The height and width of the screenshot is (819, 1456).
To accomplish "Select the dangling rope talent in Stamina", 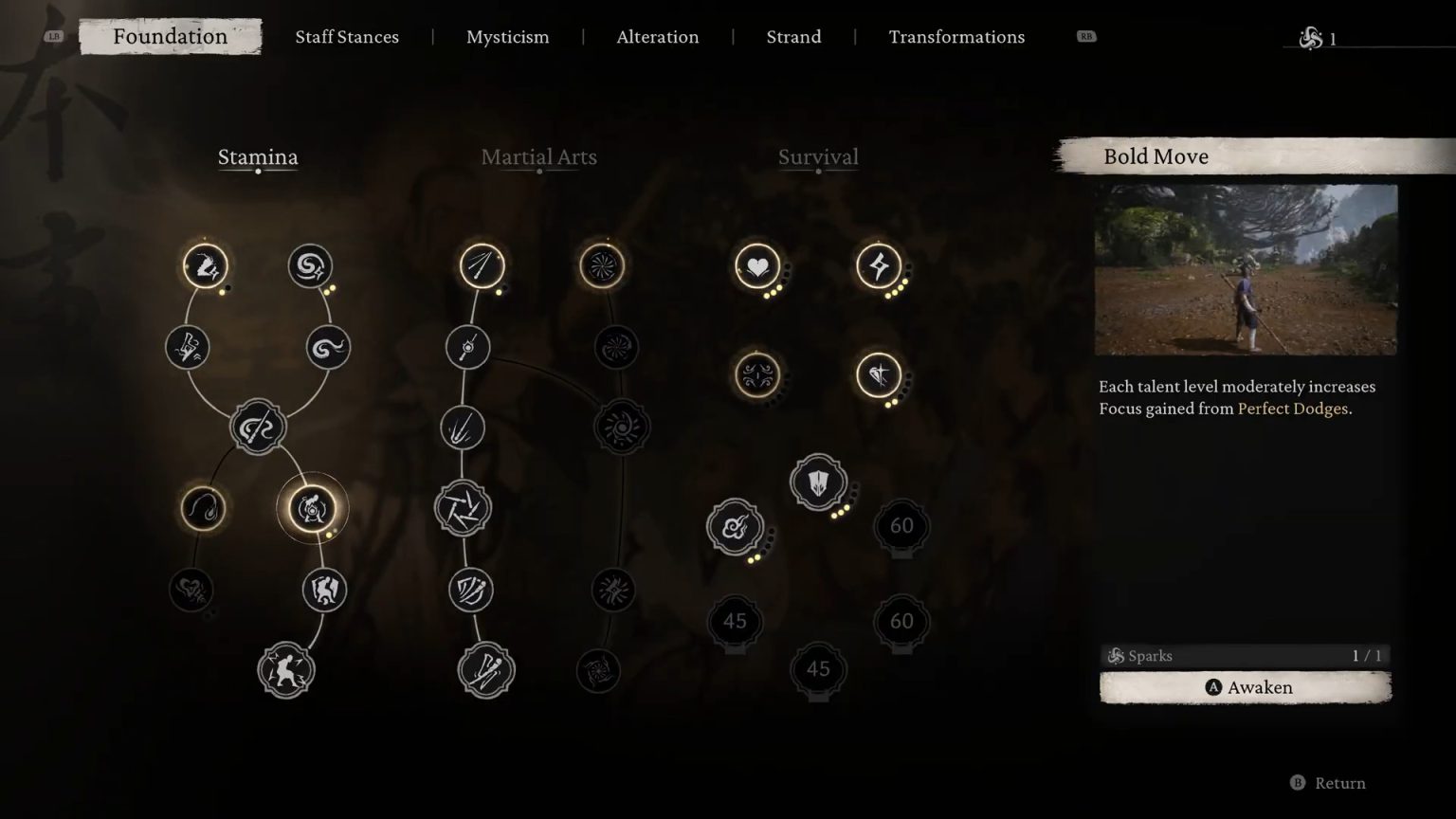I will click(204, 508).
